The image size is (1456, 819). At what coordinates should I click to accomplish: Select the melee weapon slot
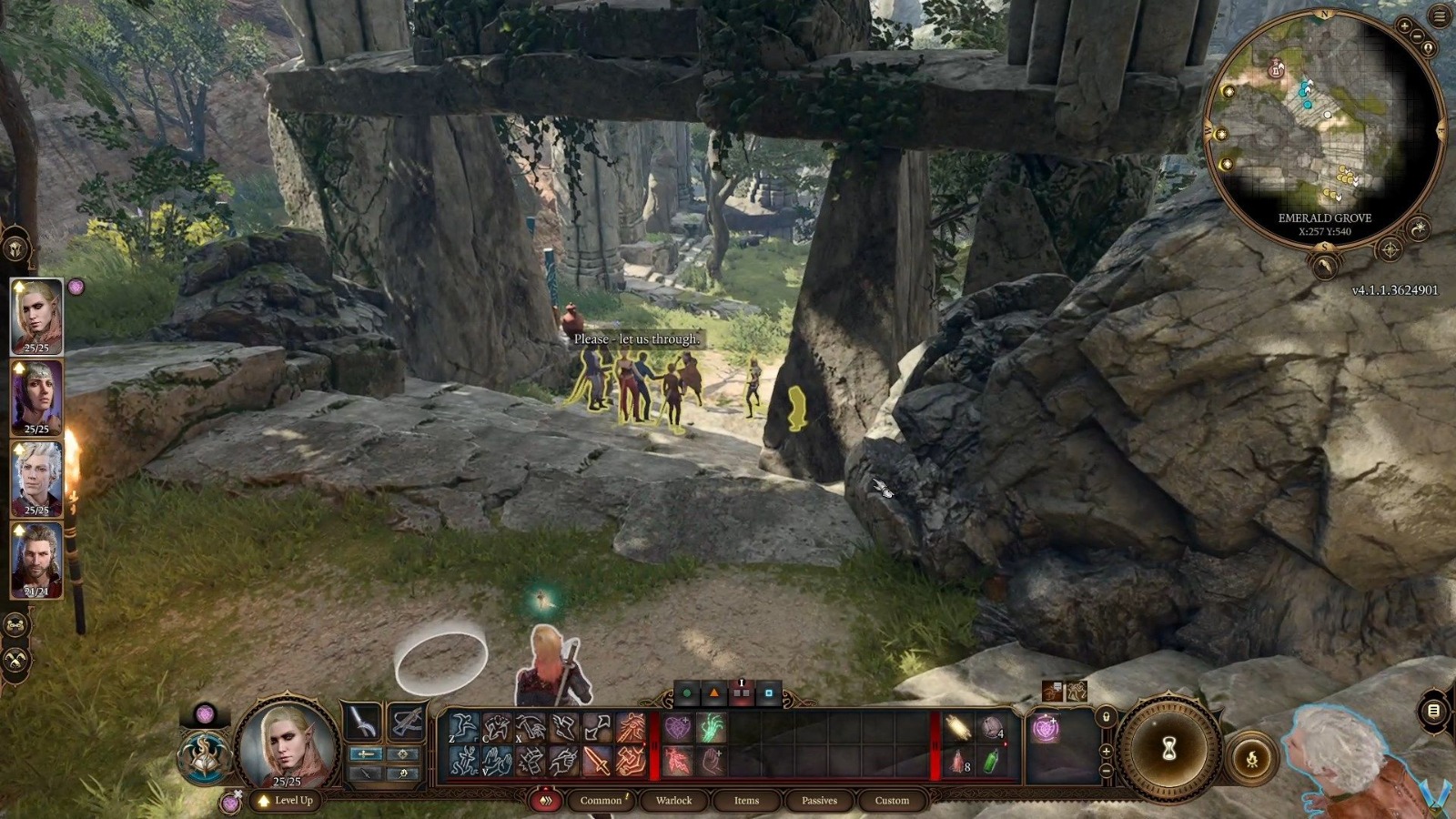tap(362, 723)
